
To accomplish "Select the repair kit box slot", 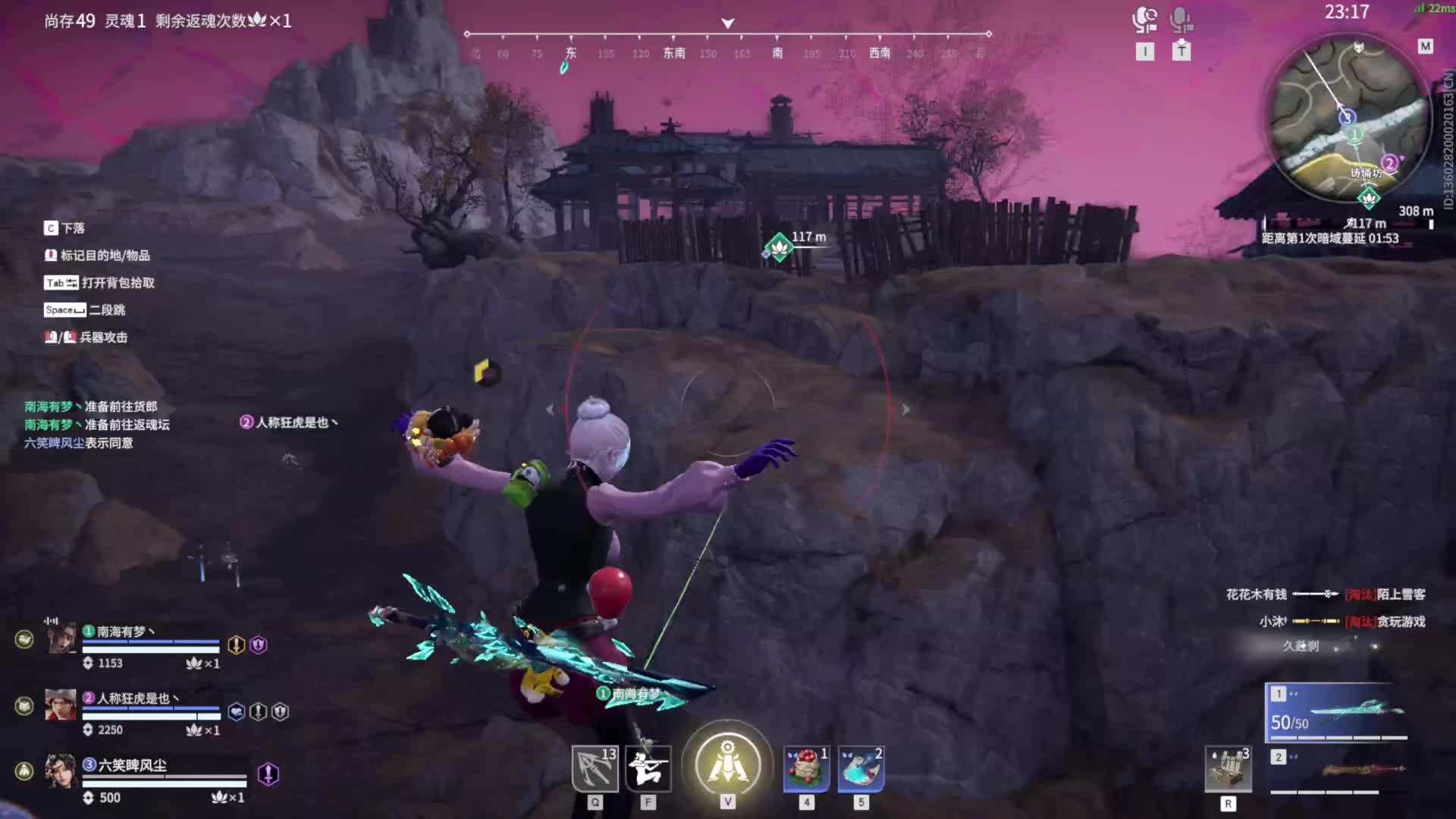I will pos(1228,769).
